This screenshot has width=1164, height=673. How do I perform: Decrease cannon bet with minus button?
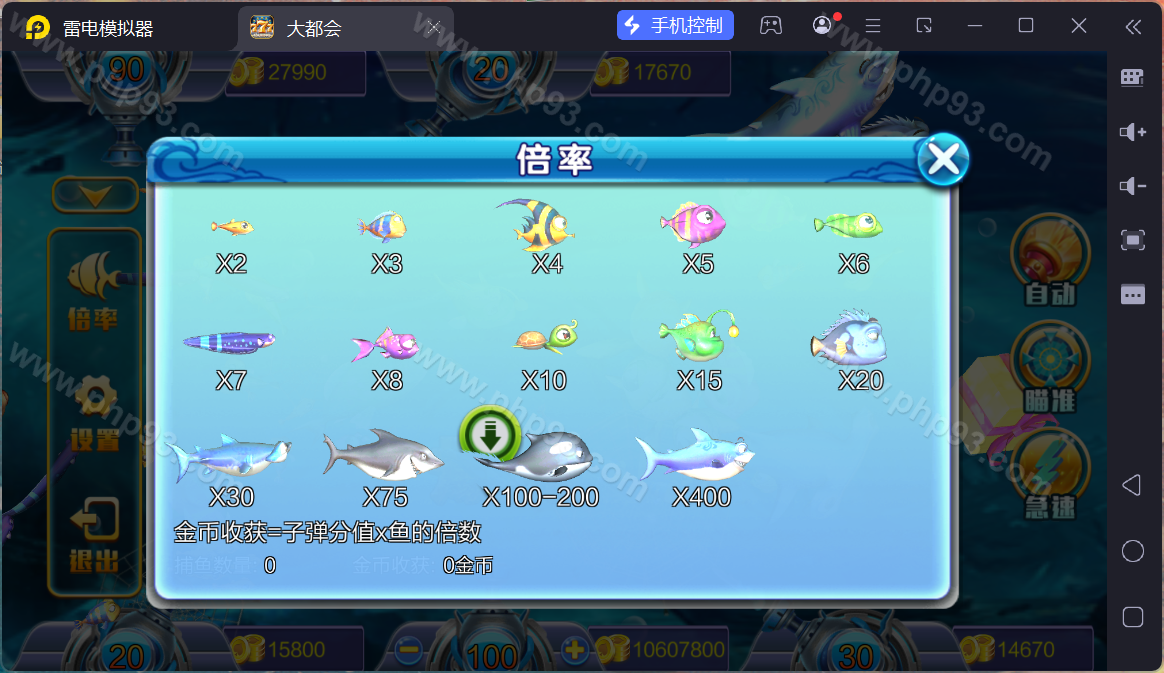[x=408, y=649]
